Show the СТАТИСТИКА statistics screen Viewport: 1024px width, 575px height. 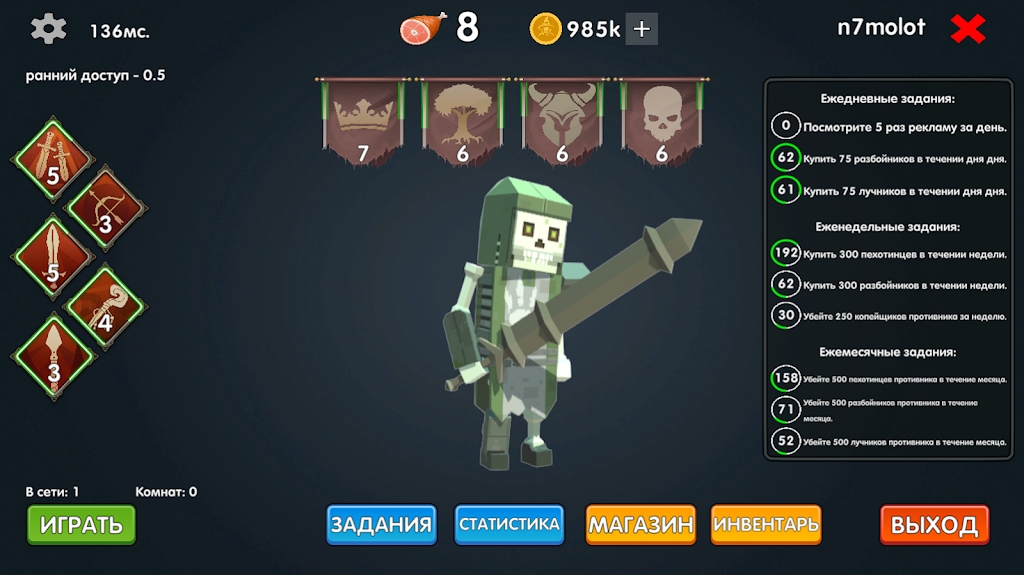pos(509,524)
